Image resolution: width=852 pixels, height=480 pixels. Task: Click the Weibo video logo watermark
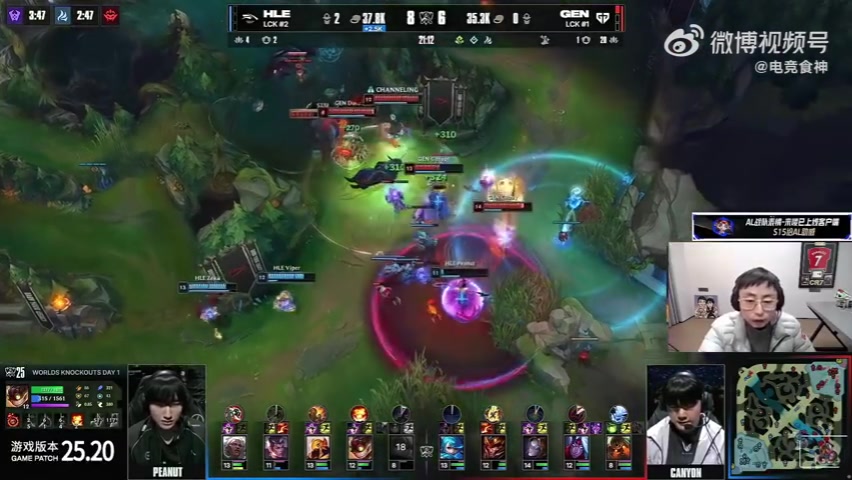click(x=685, y=43)
